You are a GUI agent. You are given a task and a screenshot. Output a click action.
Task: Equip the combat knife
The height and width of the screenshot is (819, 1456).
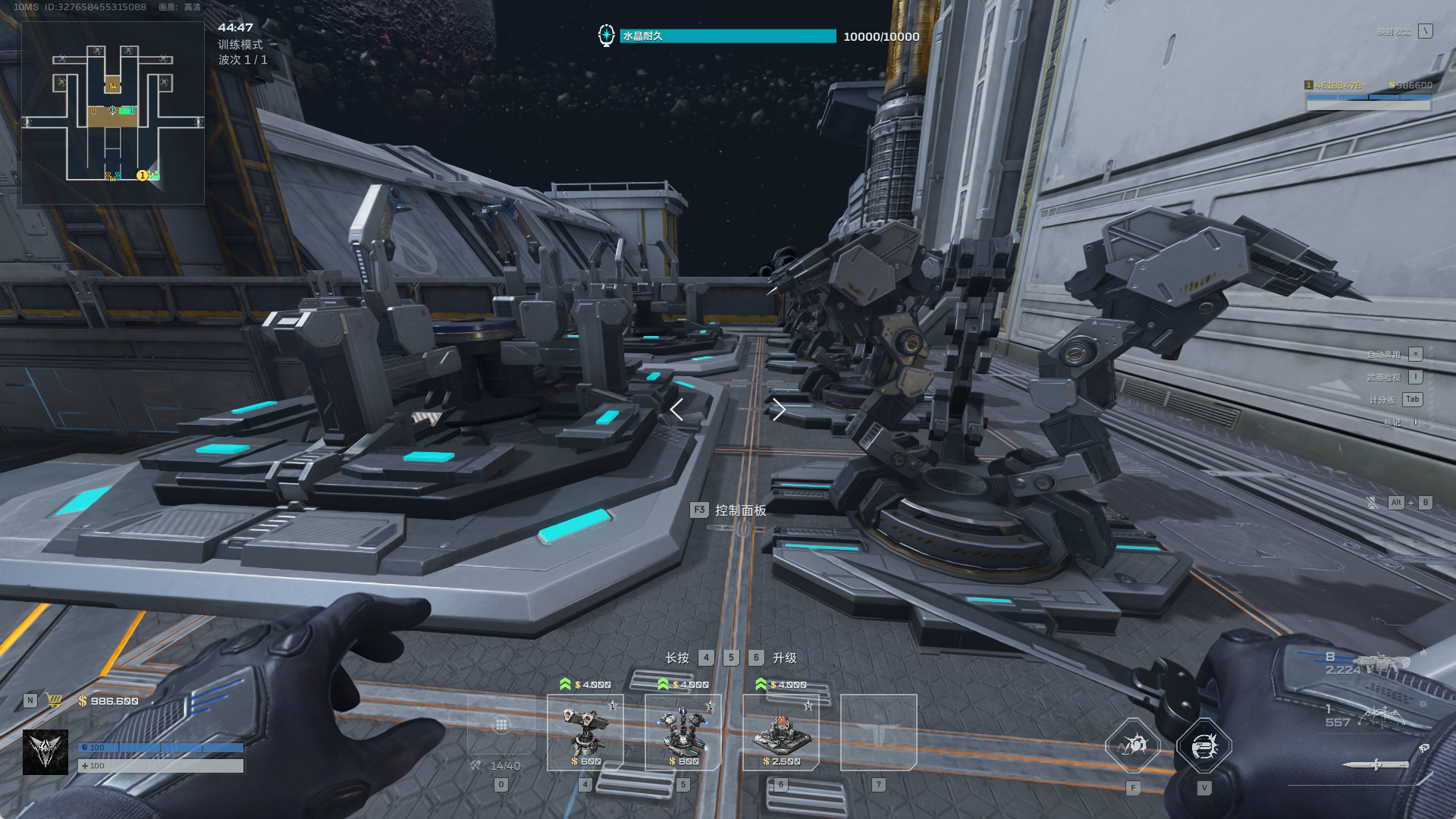tap(1376, 764)
